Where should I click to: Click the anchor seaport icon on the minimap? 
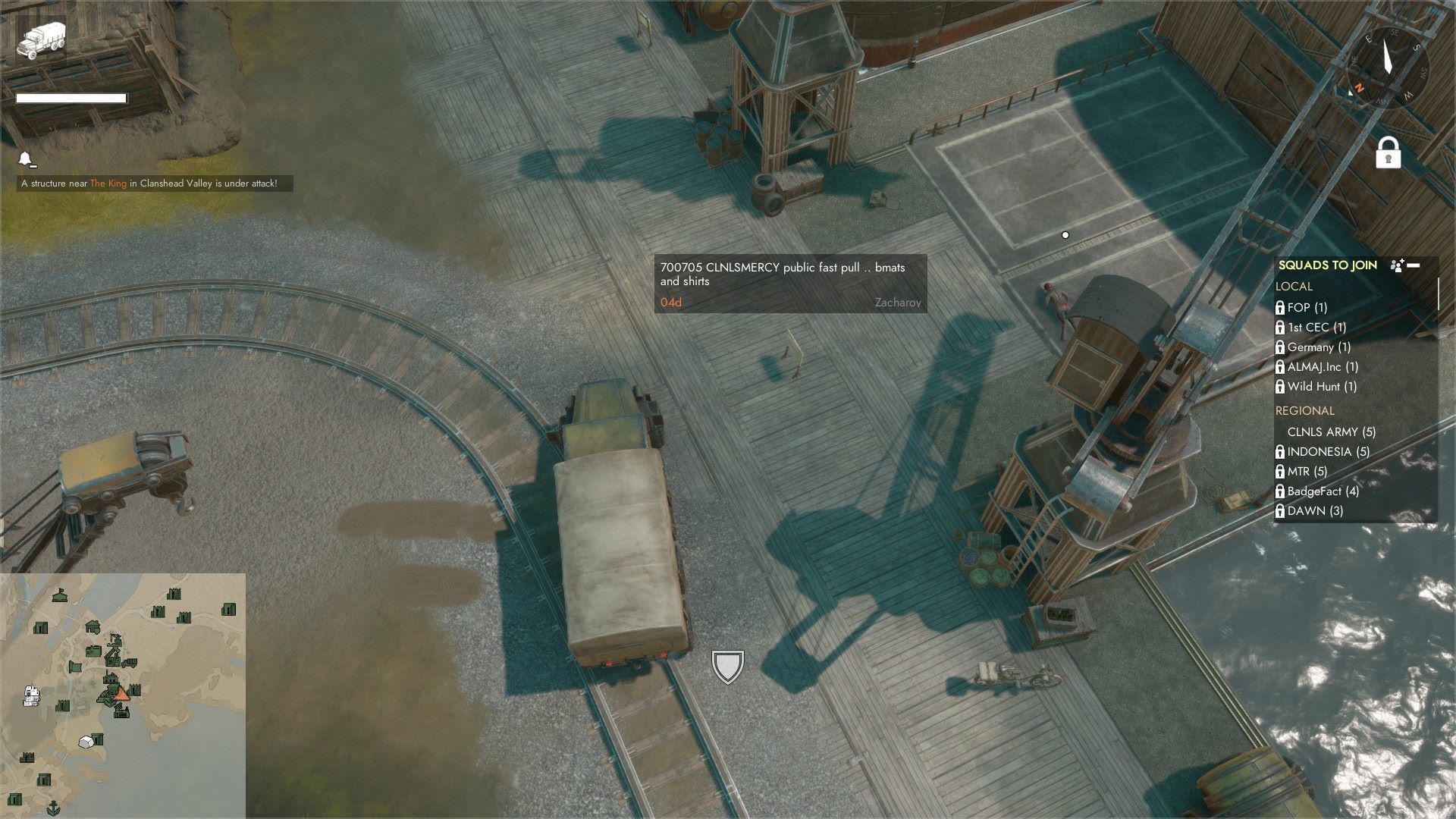[53, 807]
